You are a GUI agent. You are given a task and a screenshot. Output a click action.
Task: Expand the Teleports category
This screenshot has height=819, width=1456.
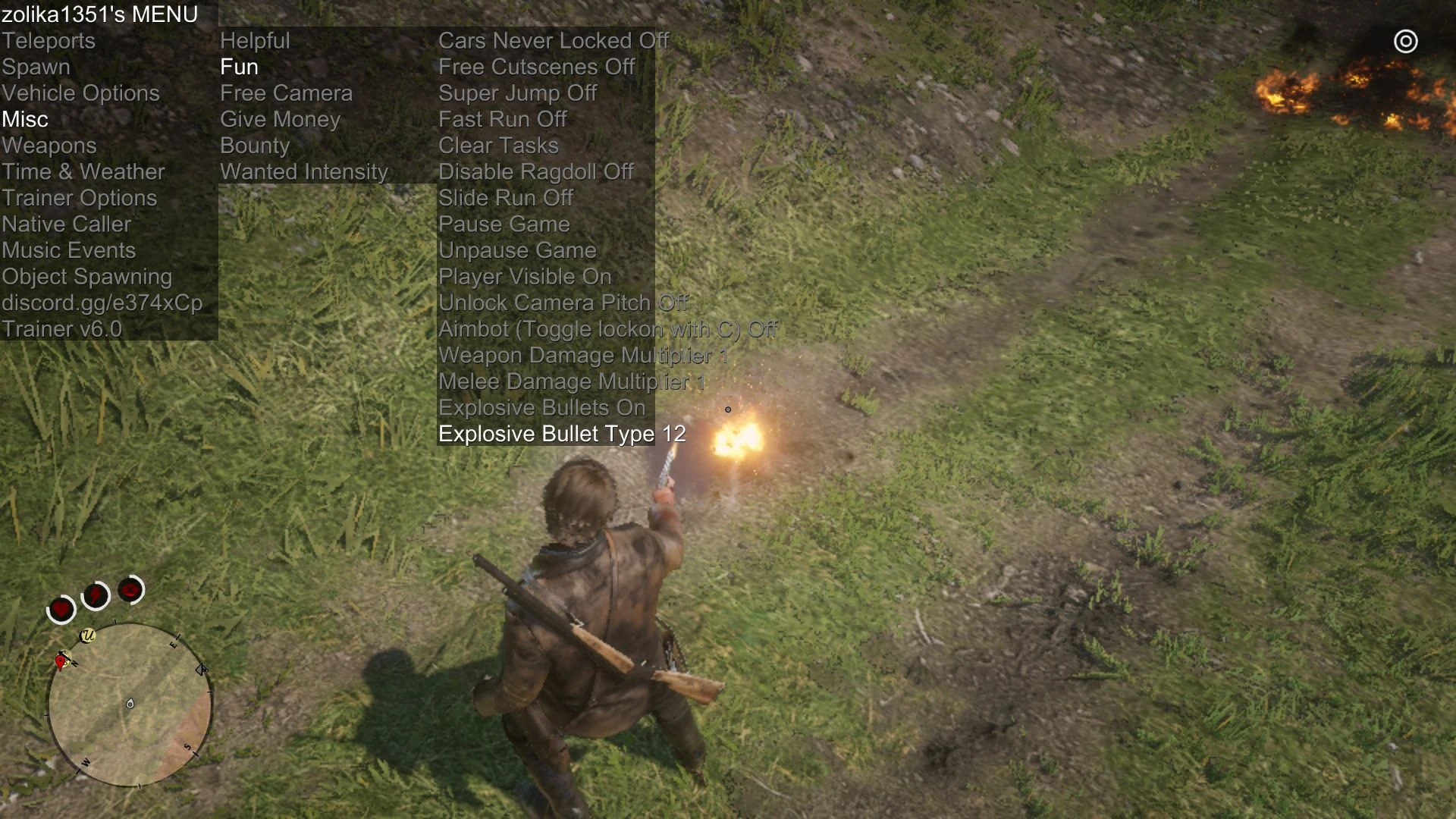pos(48,40)
